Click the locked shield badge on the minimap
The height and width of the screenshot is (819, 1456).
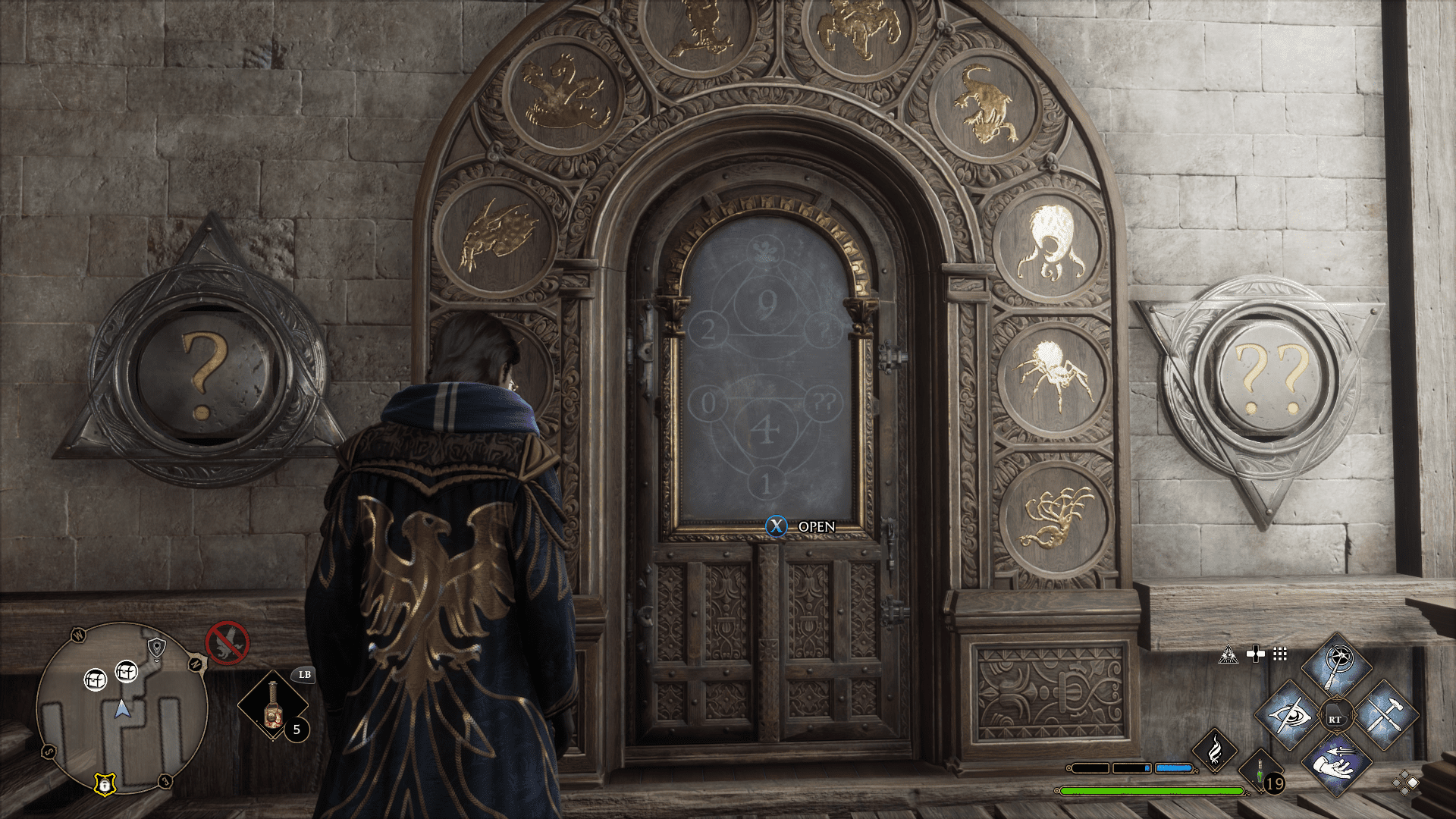tap(105, 783)
